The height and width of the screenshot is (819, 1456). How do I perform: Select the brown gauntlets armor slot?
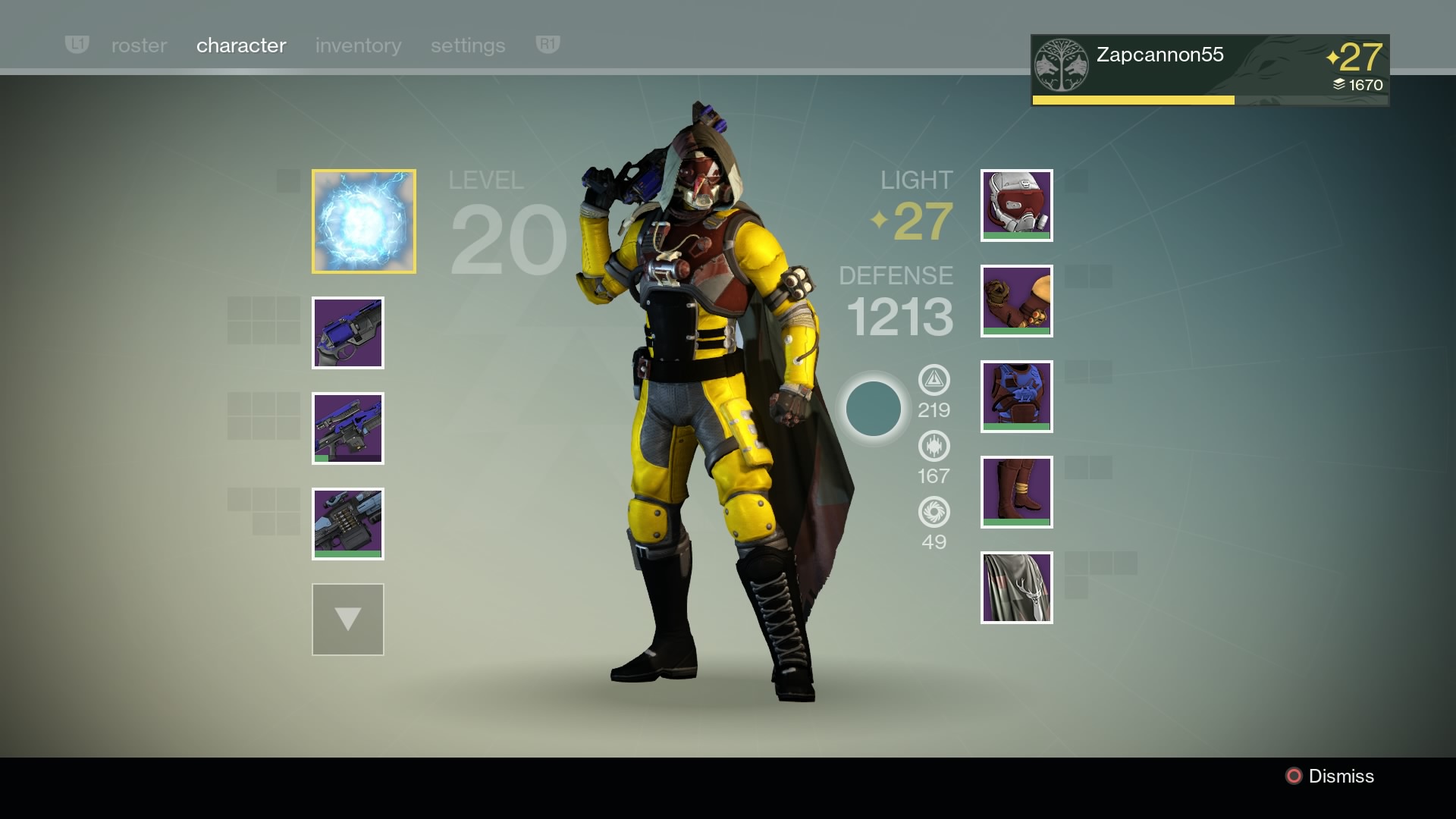click(x=1016, y=301)
